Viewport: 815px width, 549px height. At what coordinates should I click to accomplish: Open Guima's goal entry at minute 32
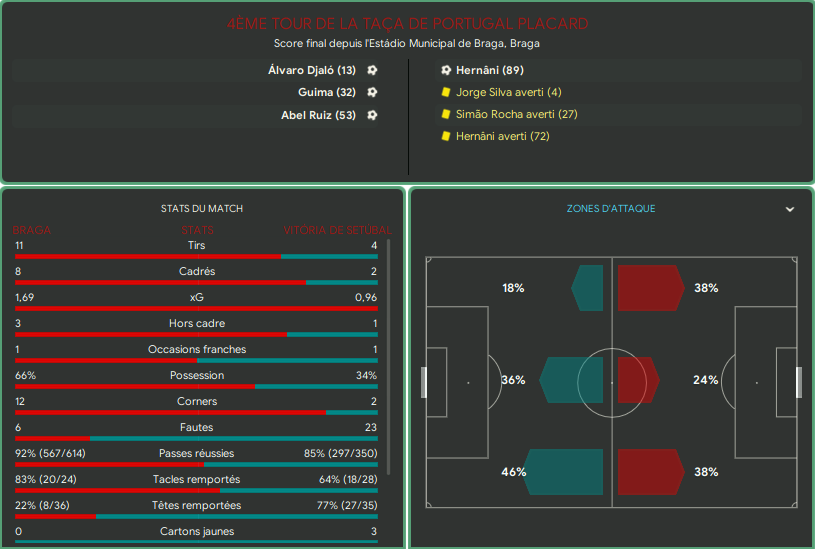[x=326, y=92]
